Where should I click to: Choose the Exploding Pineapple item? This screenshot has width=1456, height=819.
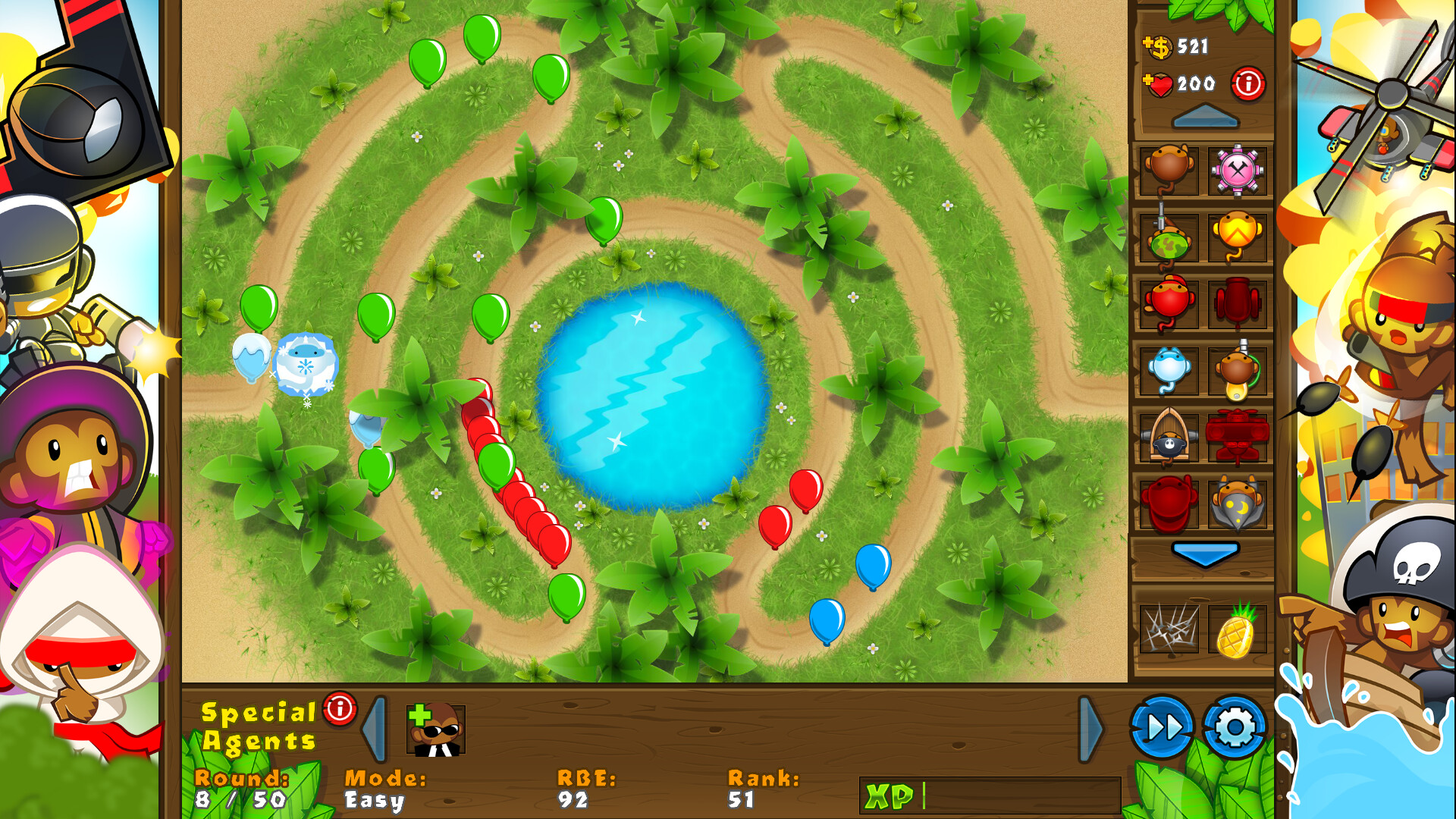pyautogui.click(x=1239, y=628)
